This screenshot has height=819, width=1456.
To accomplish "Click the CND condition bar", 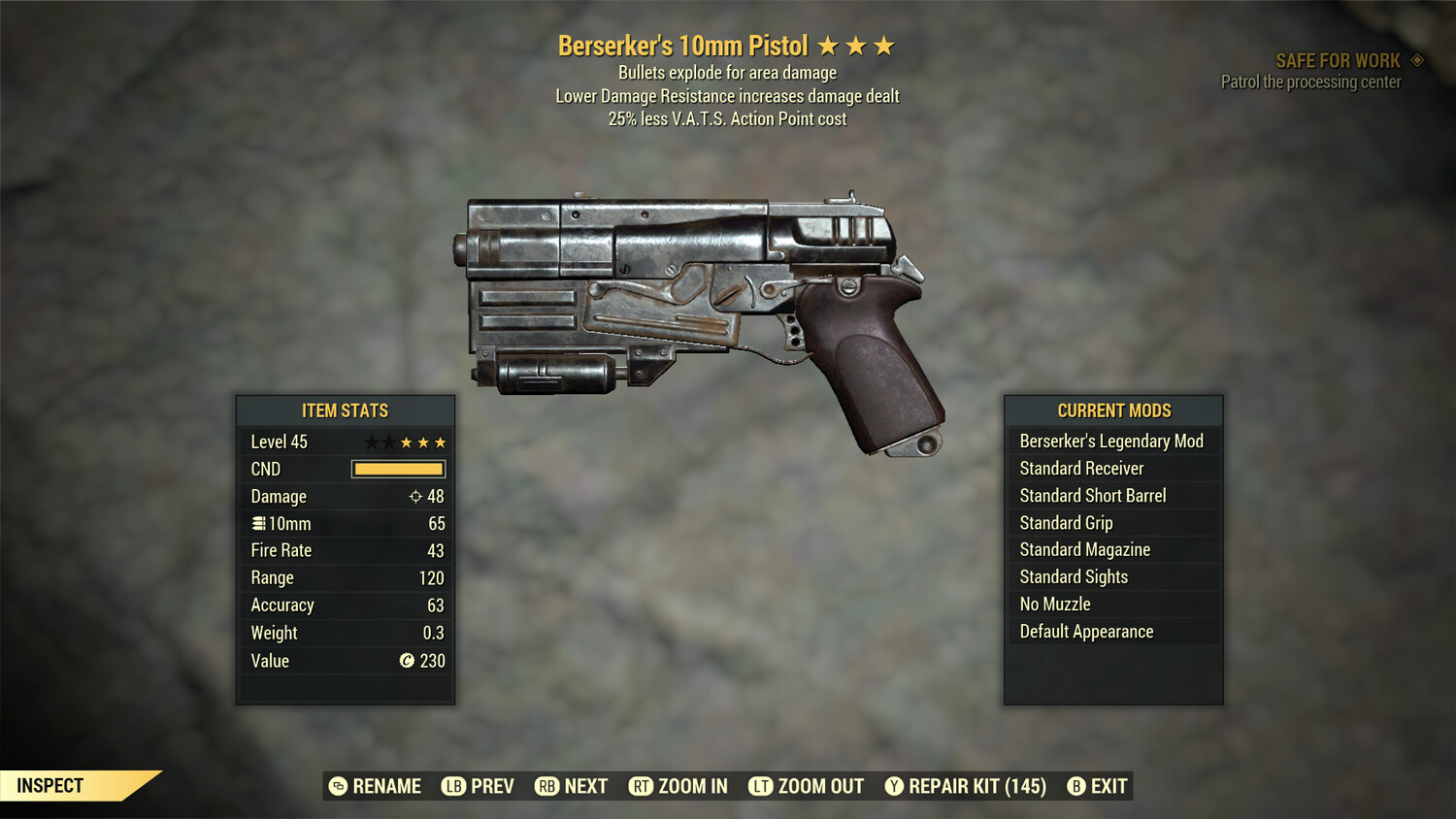I will click(398, 469).
